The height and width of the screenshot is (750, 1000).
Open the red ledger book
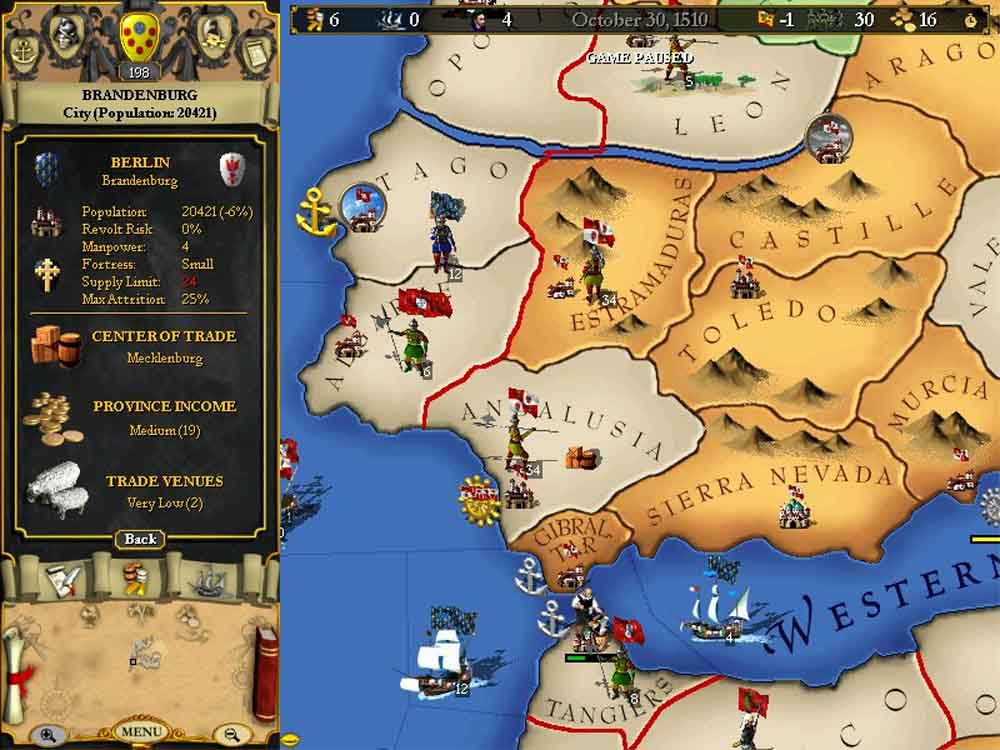pos(265,672)
